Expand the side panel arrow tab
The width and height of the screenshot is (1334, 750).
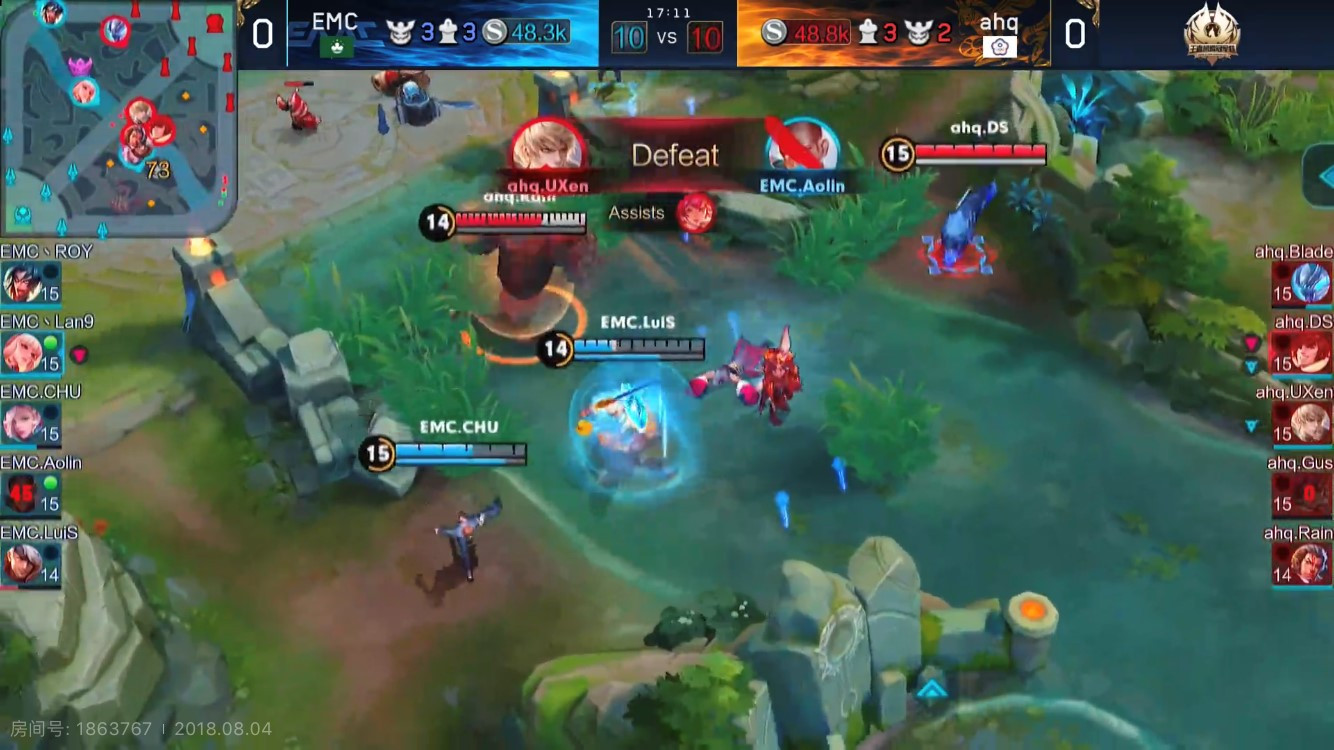point(1320,175)
